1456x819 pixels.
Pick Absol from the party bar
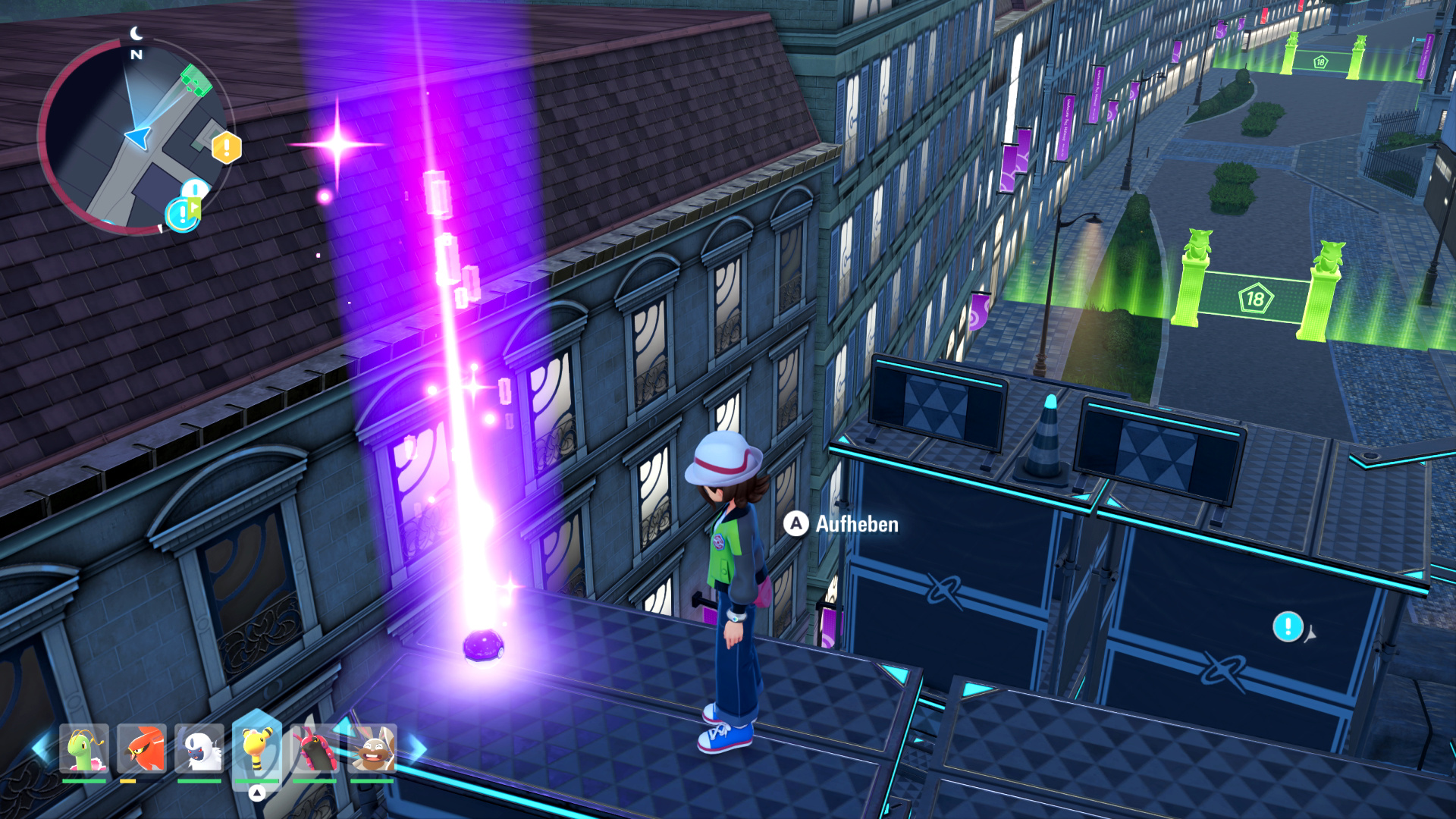click(x=199, y=748)
